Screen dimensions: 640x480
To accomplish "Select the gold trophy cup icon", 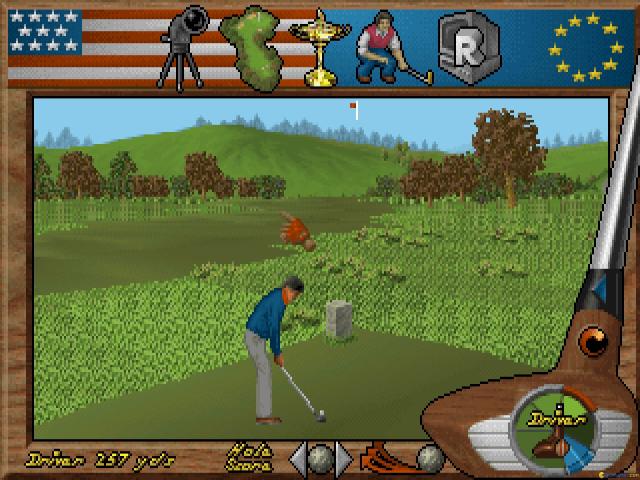I will point(319,43).
